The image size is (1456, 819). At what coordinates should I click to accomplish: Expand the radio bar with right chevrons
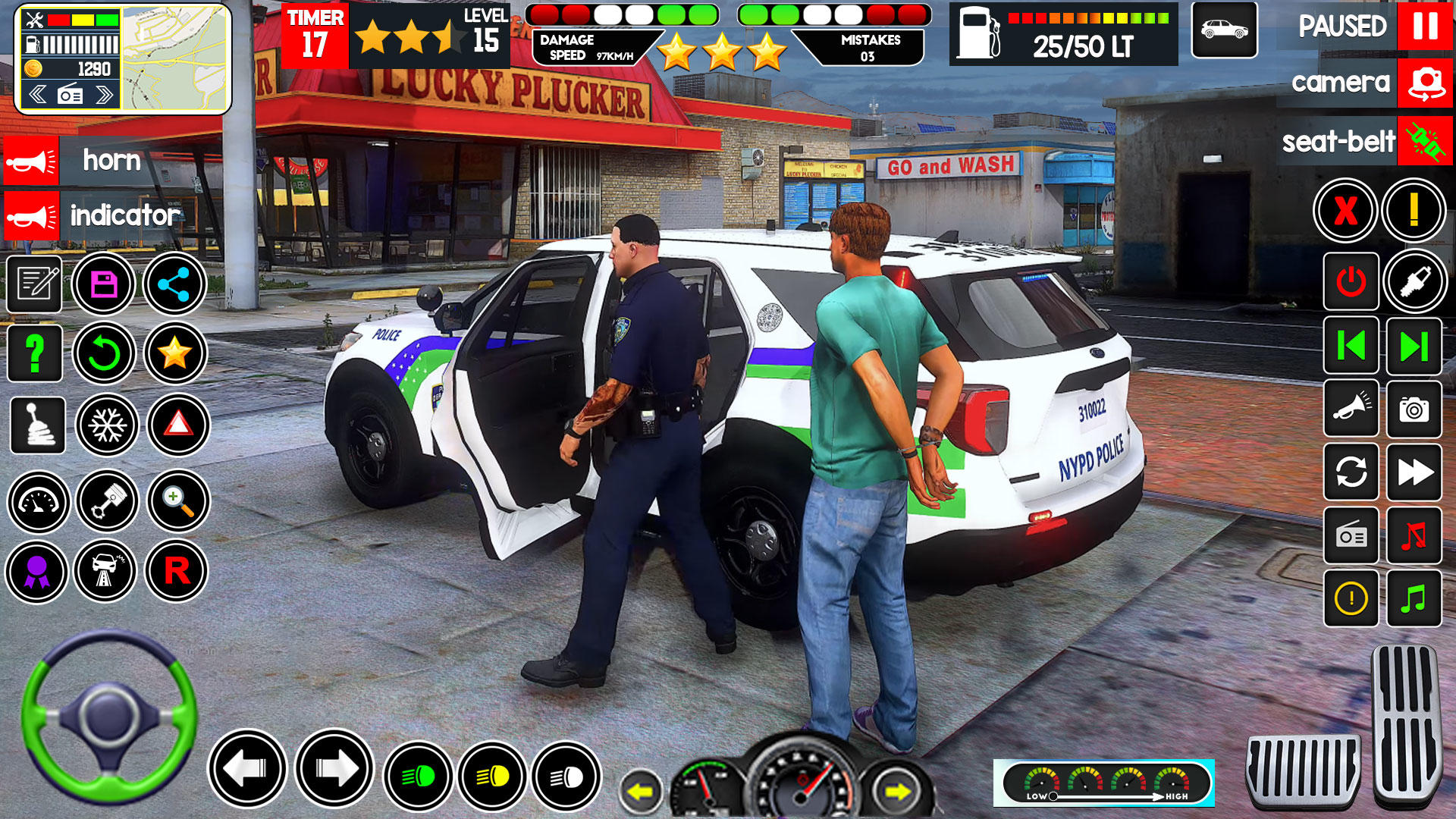(x=104, y=94)
